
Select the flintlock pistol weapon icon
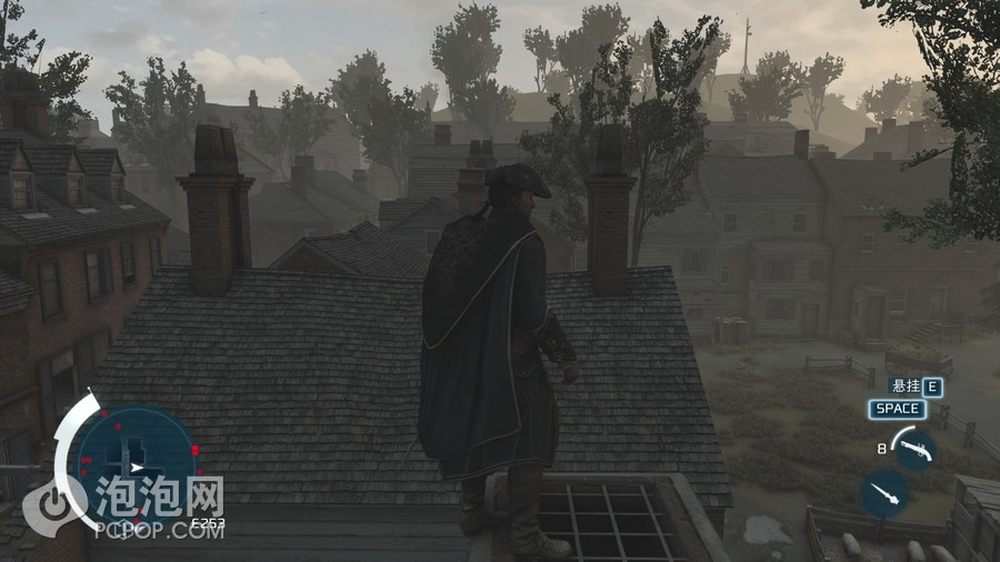coord(913,449)
